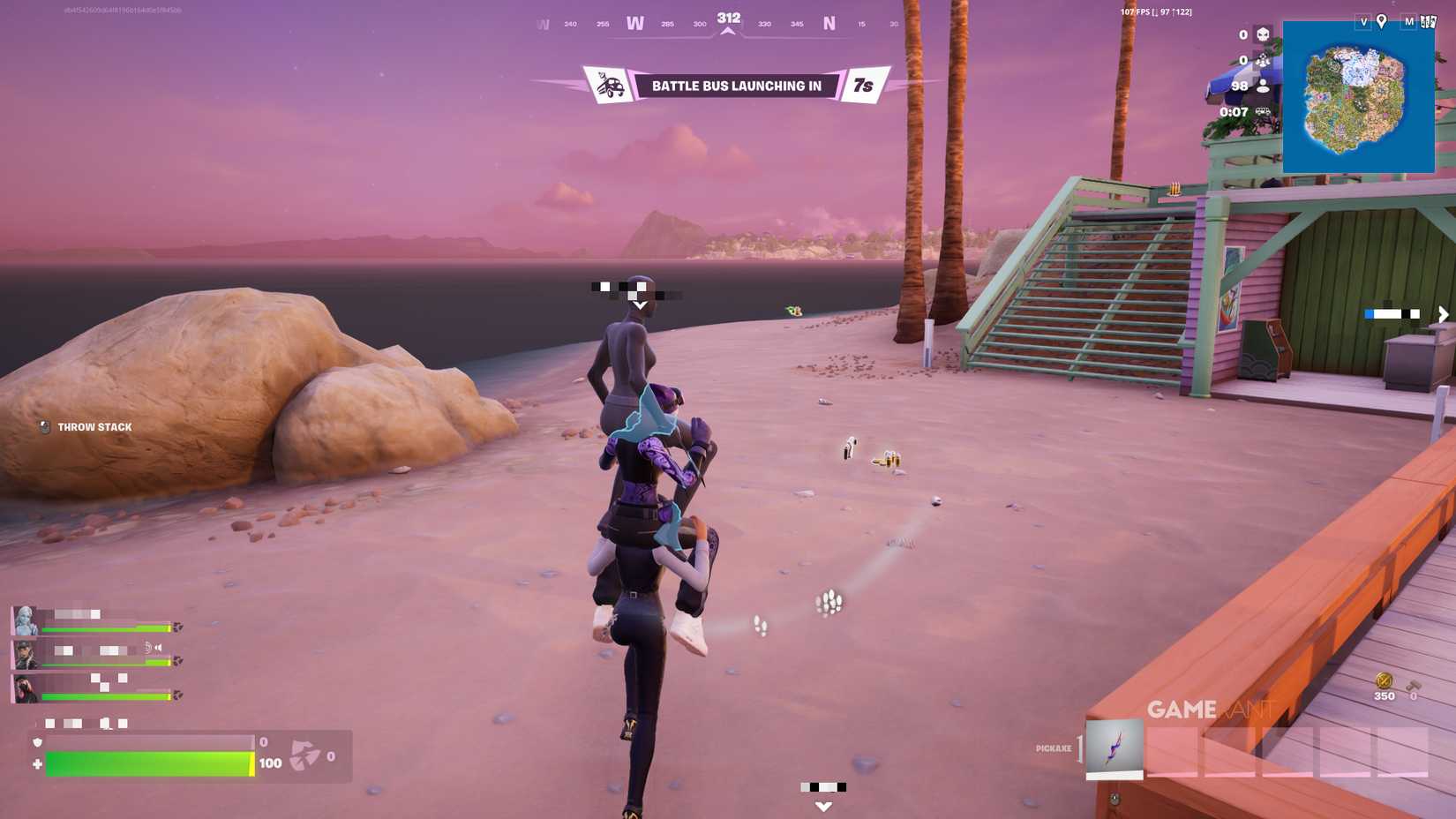
Task: Click the skull eliminations counter icon
Action: [x=1264, y=35]
